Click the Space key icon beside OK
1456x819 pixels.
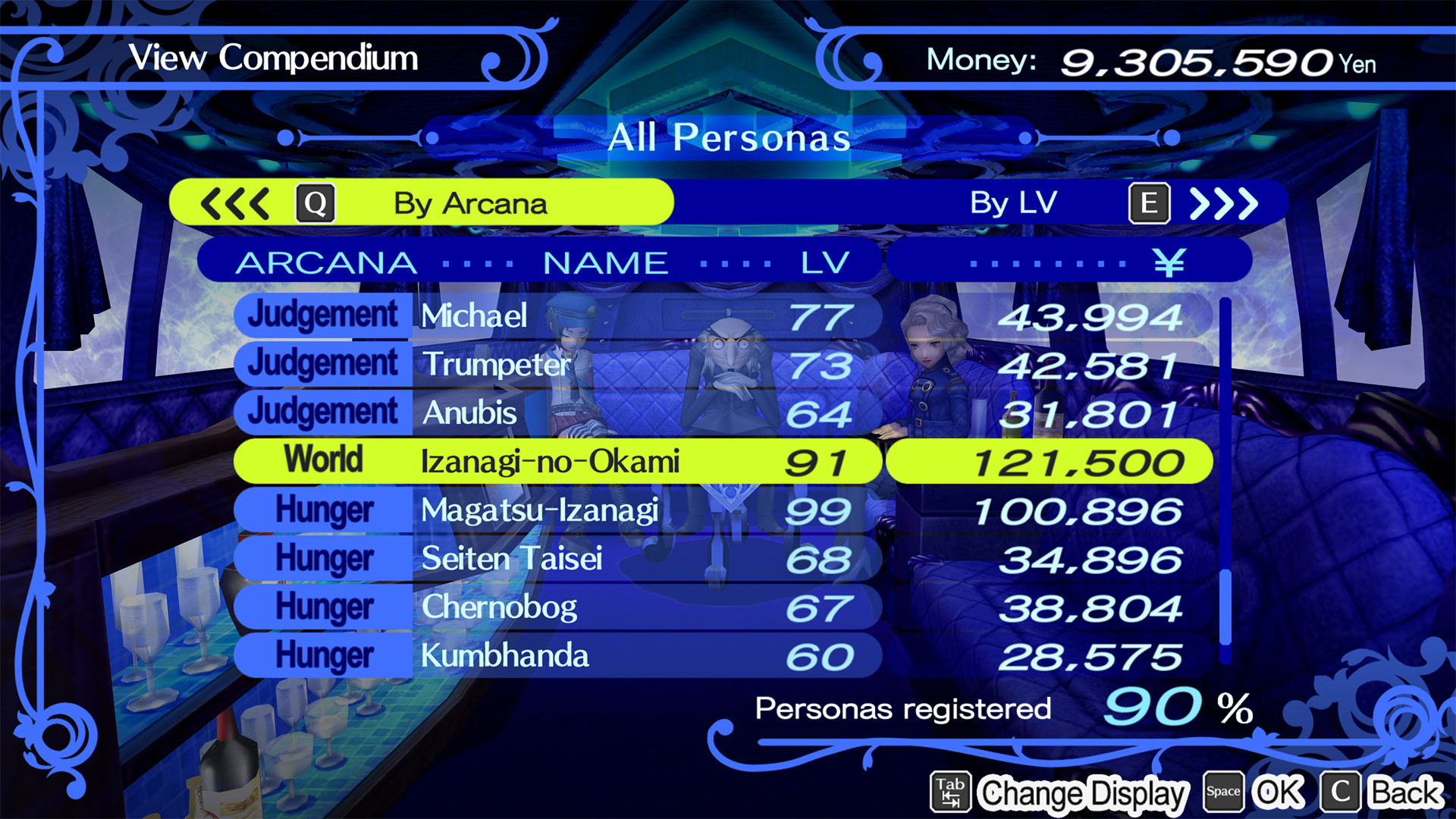click(1224, 791)
